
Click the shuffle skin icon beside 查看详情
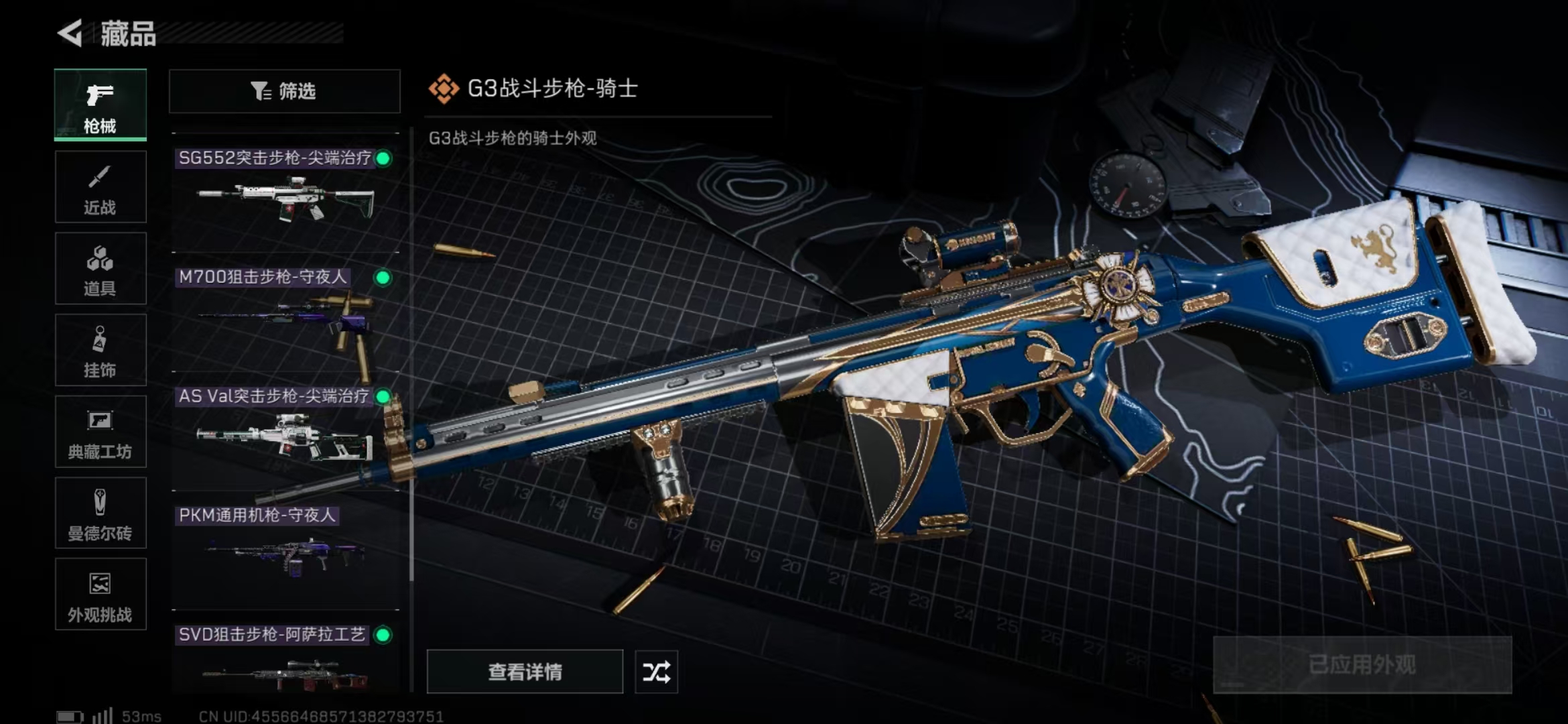656,671
